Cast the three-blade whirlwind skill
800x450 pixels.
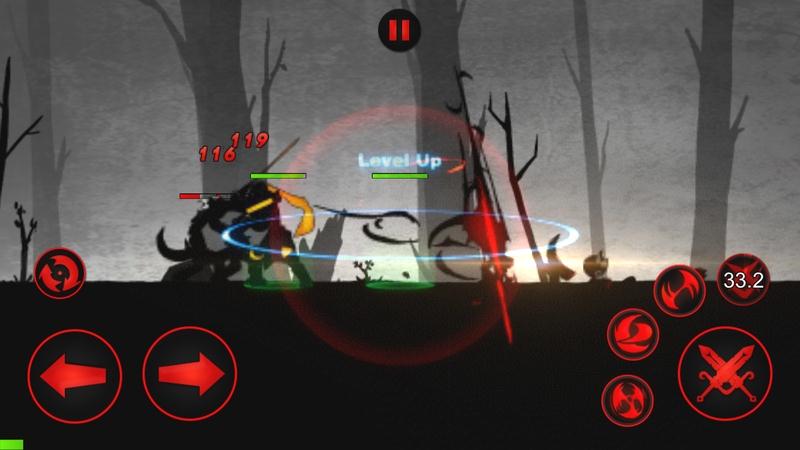(x=627, y=400)
